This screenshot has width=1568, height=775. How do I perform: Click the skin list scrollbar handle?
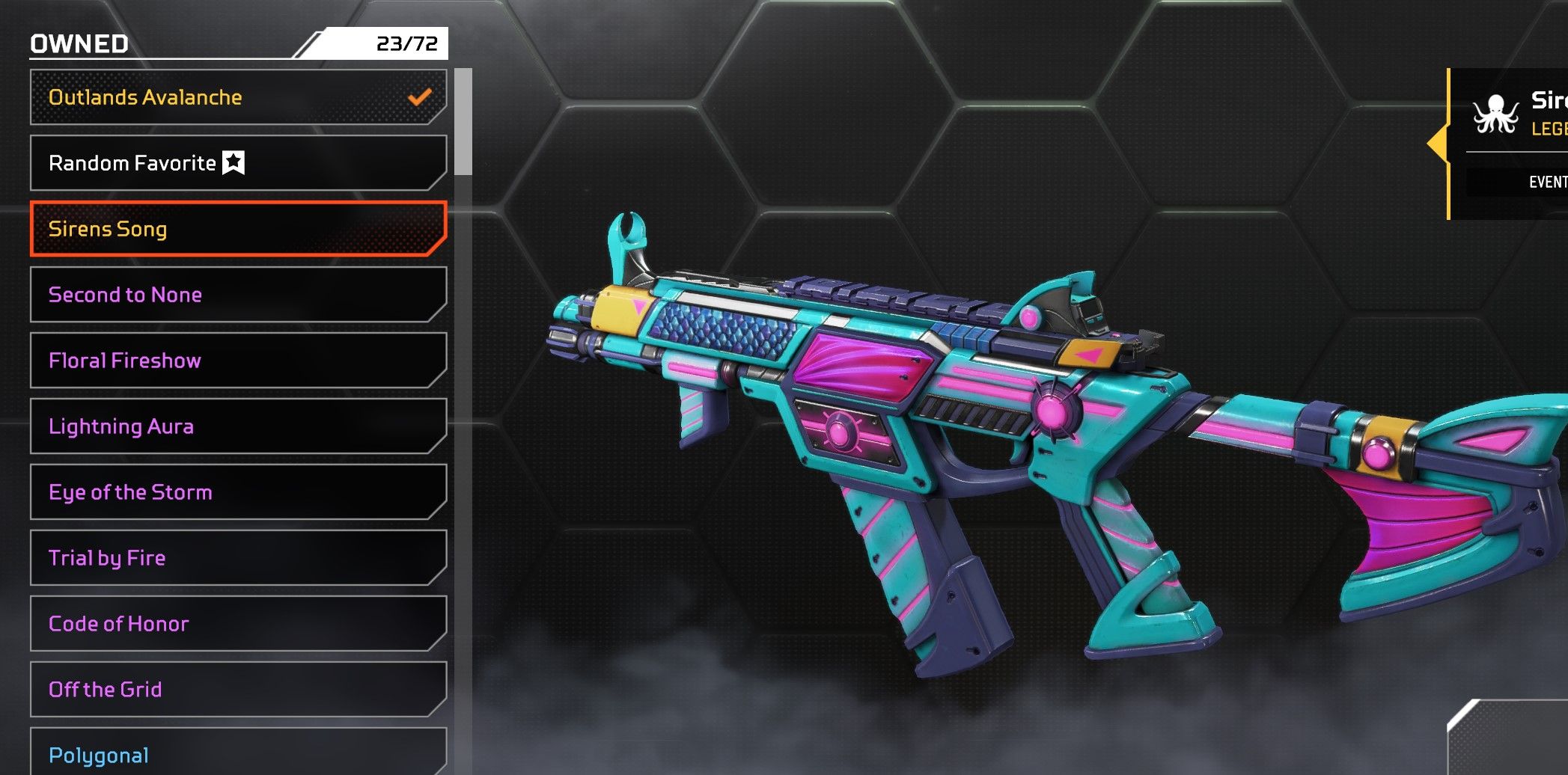point(464,122)
